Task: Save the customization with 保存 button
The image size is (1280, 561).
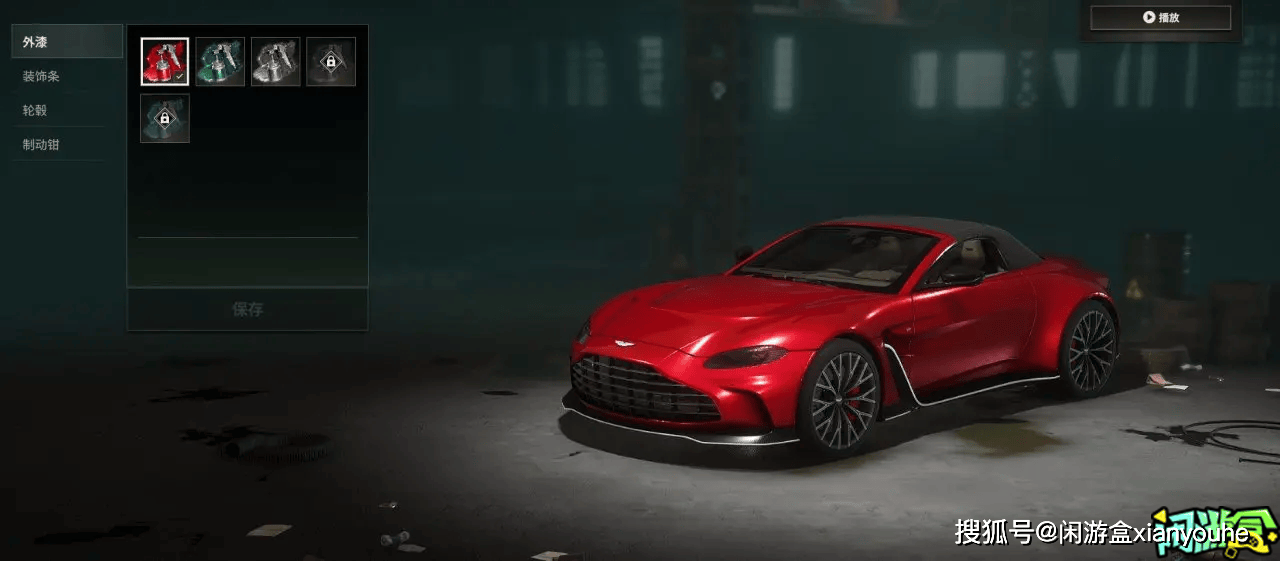Action: pyautogui.click(x=247, y=309)
